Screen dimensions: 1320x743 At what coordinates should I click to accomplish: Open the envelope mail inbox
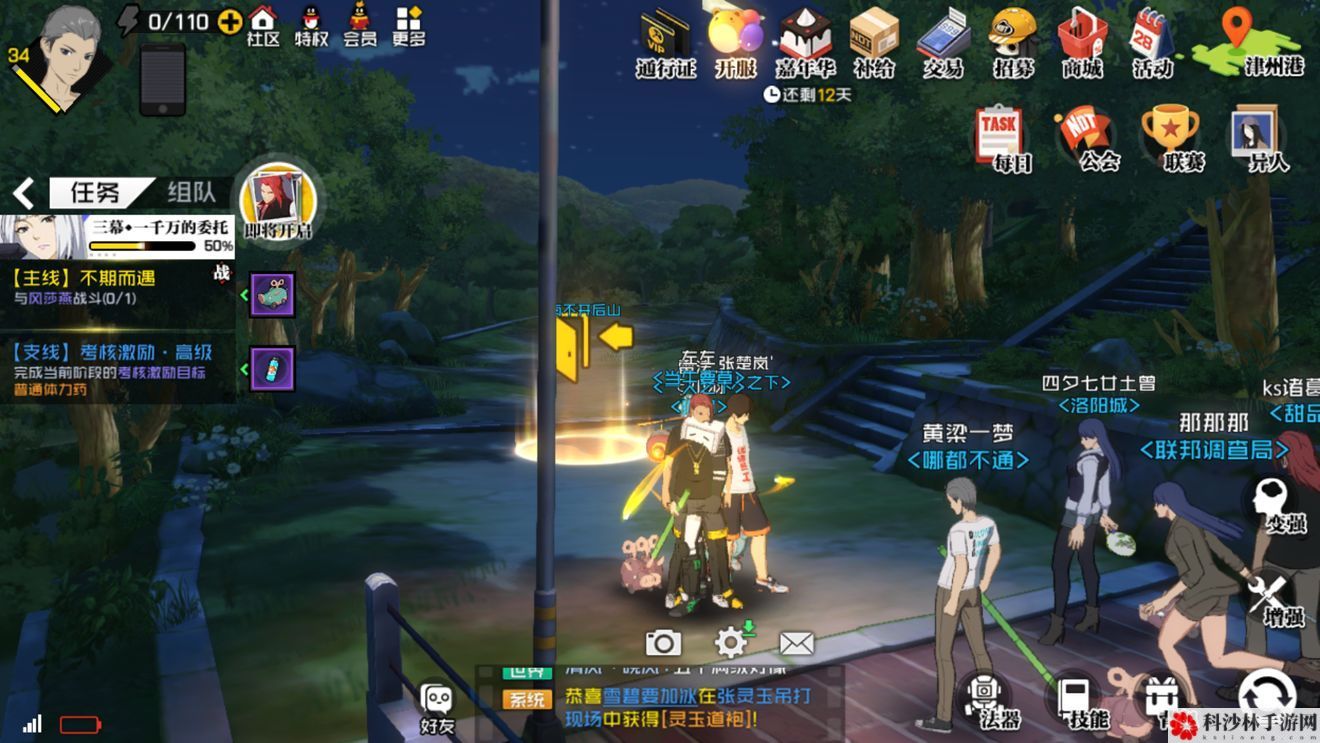click(796, 643)
